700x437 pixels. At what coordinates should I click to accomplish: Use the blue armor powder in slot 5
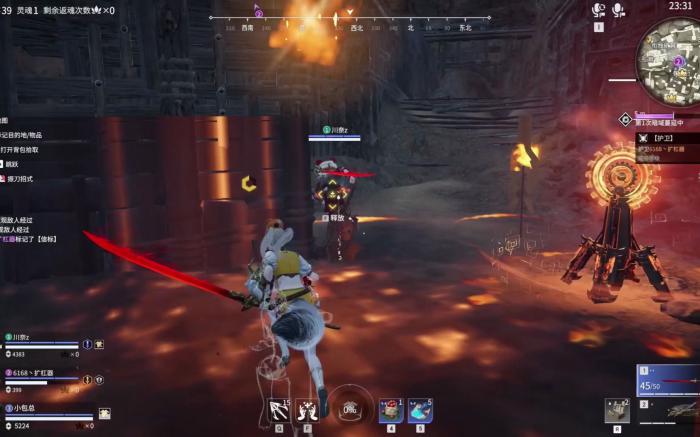(420, 409)
